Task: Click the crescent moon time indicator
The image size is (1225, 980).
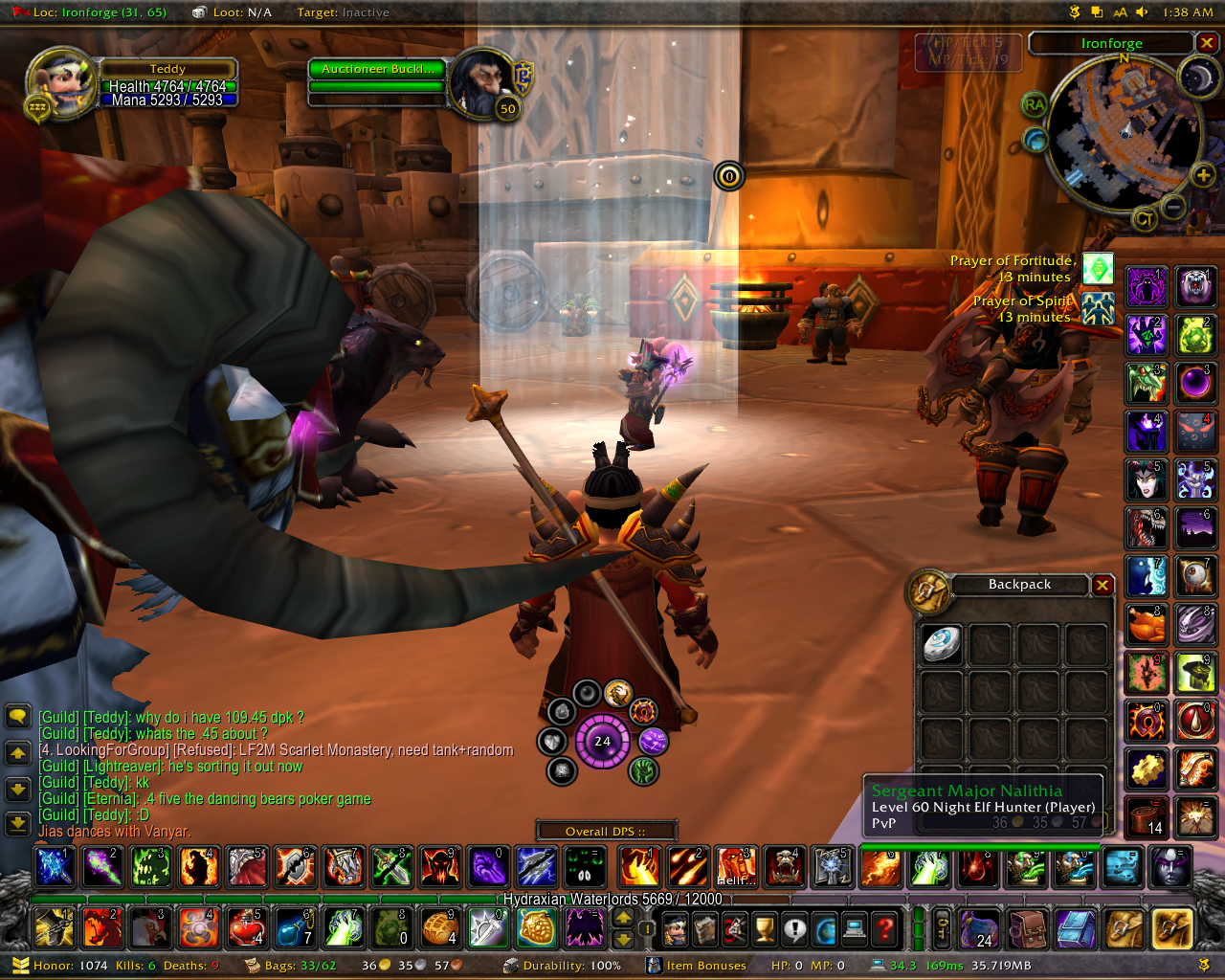Action: click(1197, 78)
